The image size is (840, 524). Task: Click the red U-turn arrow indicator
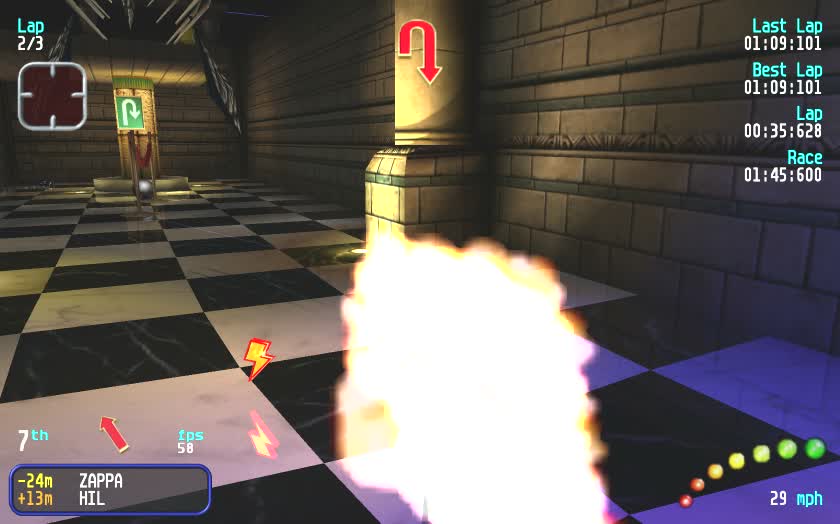coord(418,49)
